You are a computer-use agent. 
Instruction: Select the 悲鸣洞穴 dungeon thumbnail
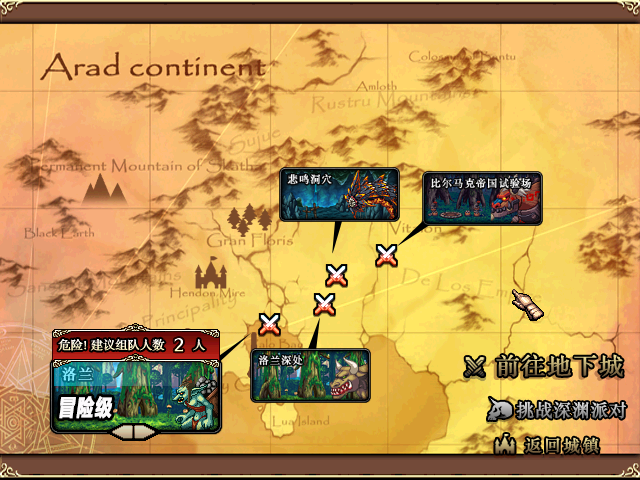click(338, 194)
